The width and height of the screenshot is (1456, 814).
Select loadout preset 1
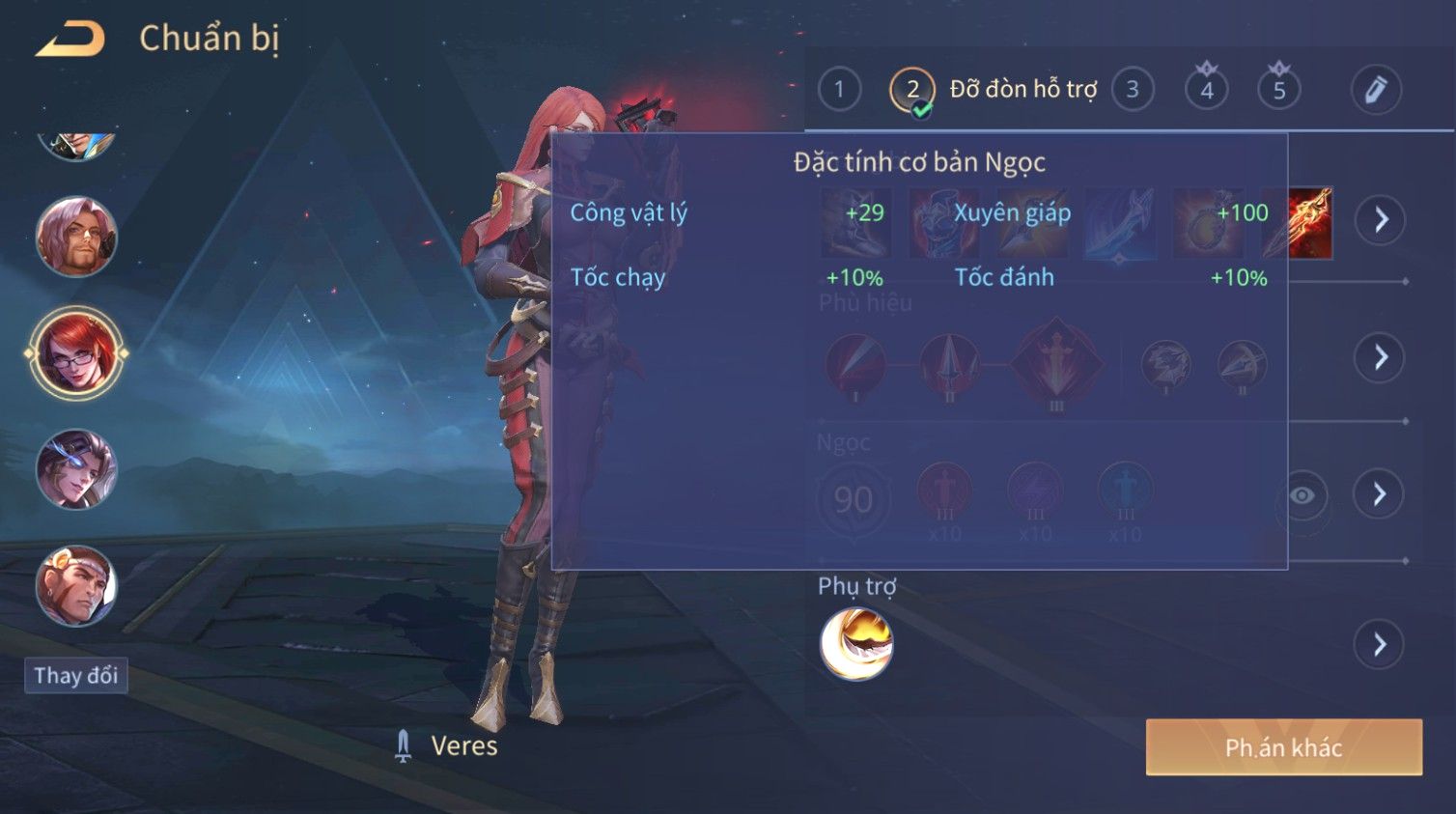(x=839, y=90)
